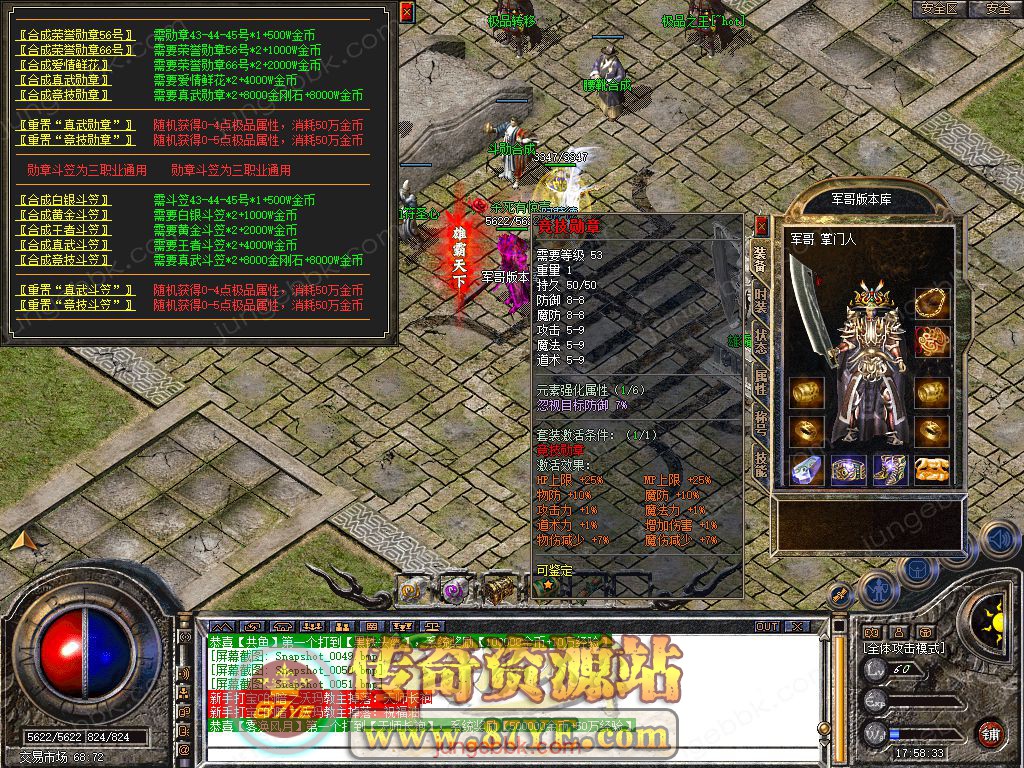Open the red 铺 shop button
1024x768 pixels.
(990, 733)
